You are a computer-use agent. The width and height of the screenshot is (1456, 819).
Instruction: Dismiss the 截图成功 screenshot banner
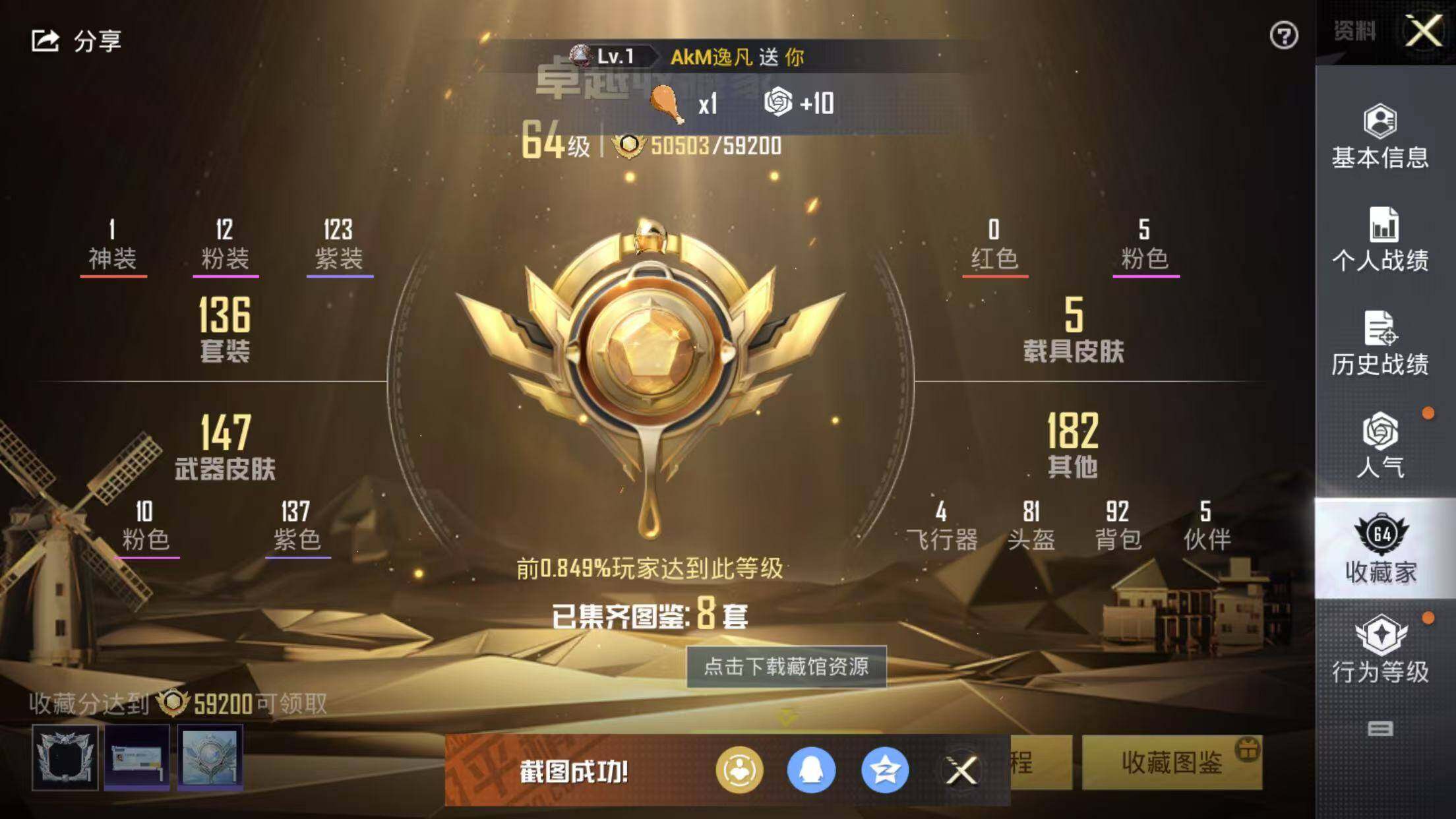click(x=961, y=770)
